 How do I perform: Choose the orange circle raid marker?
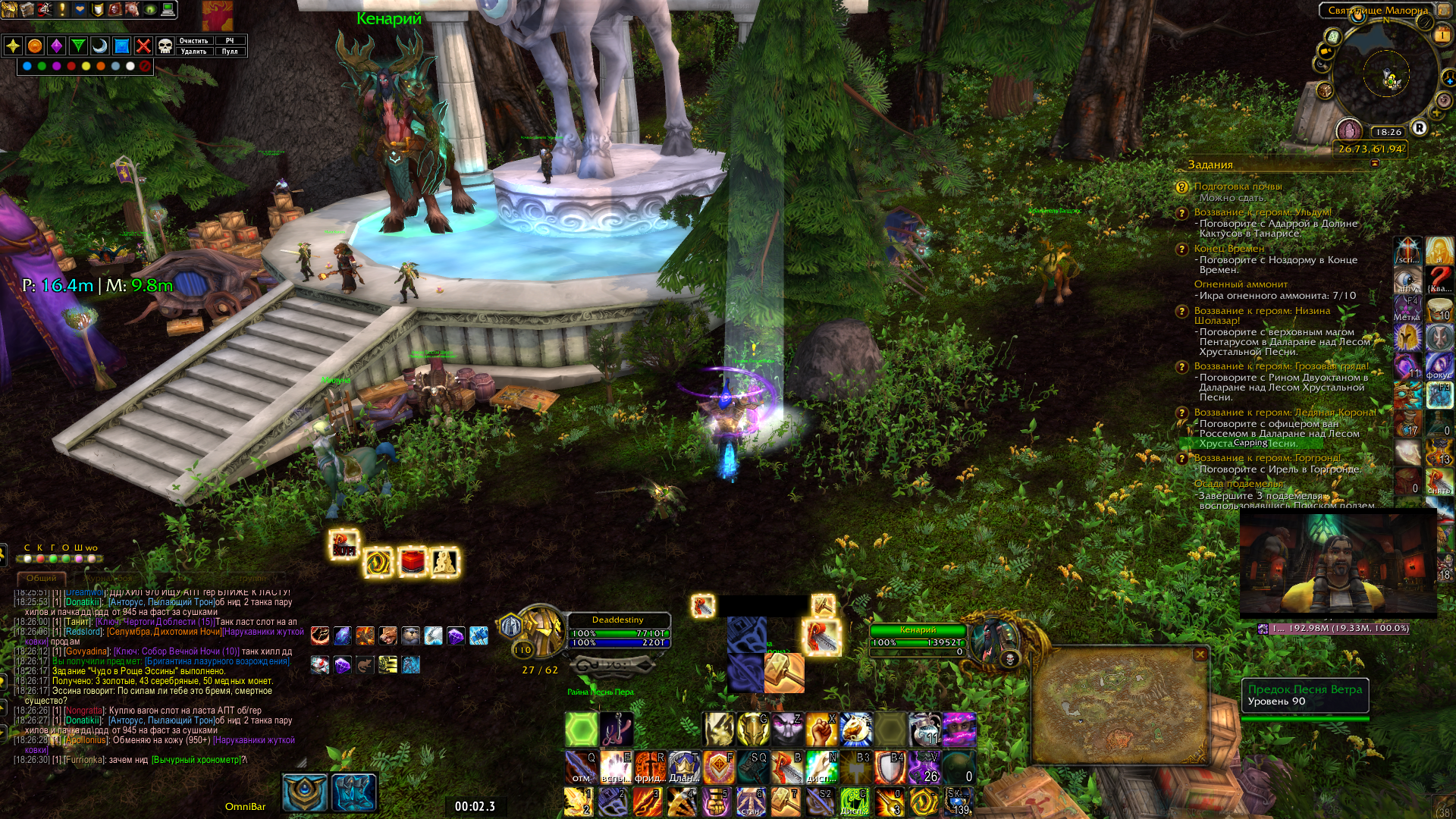click(35, 46)
